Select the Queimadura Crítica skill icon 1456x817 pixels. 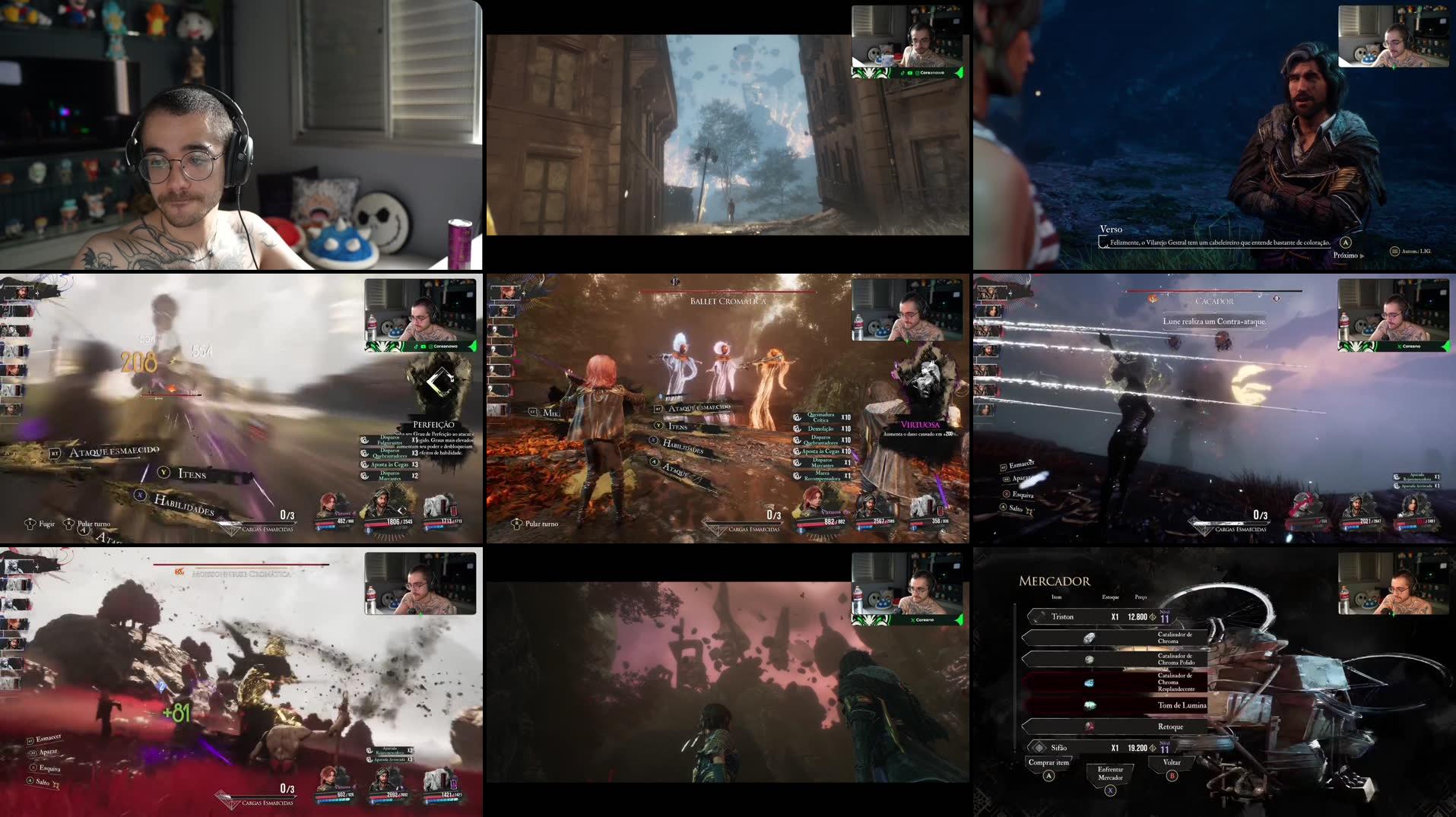click(797, 418)
